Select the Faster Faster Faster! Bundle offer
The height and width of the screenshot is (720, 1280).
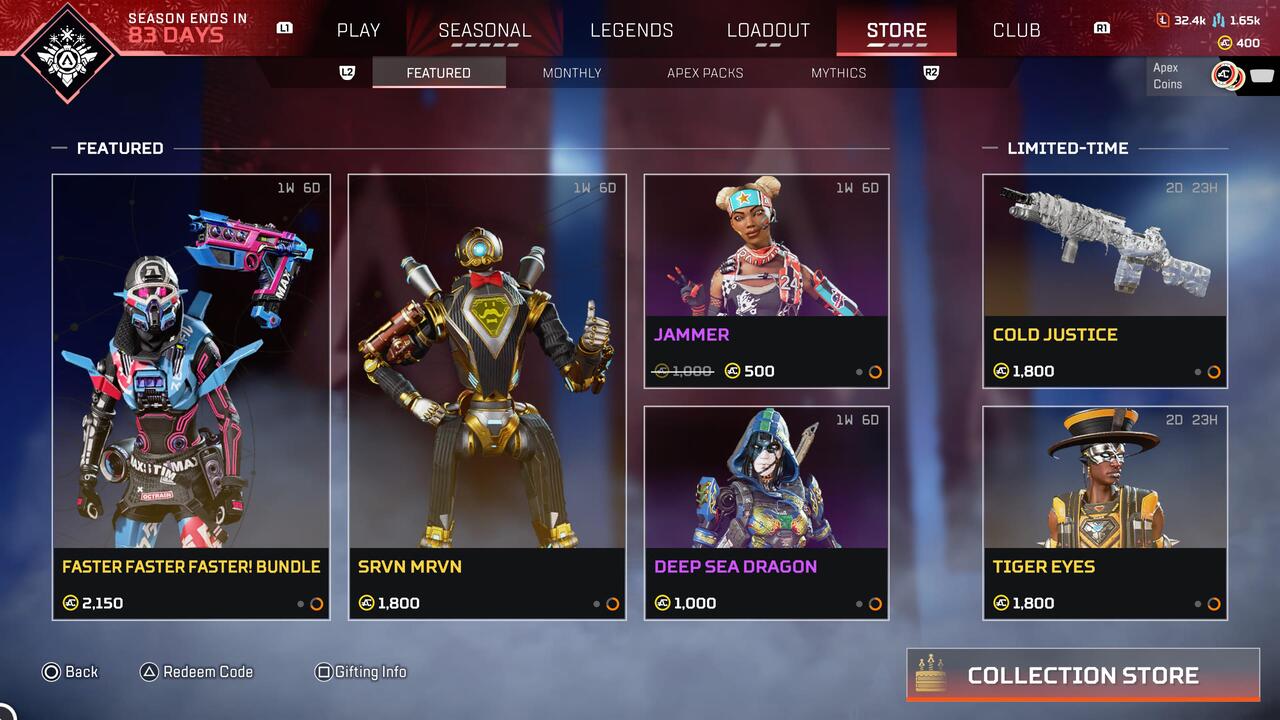click(x=191, y=396)
